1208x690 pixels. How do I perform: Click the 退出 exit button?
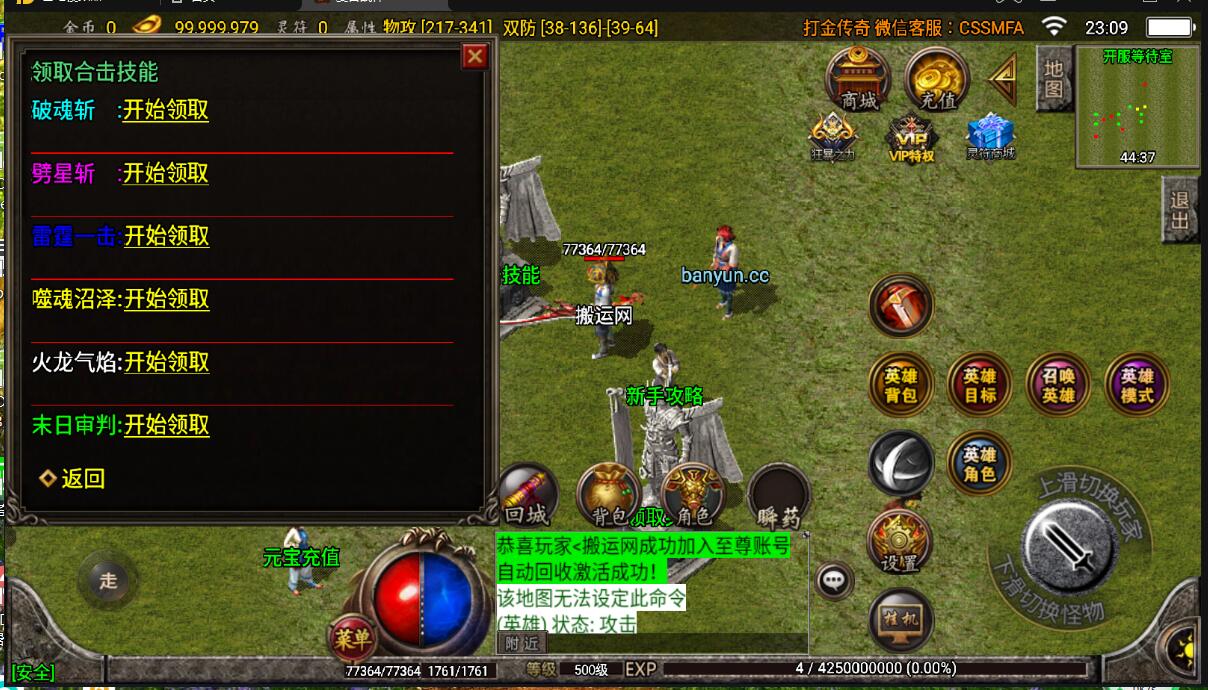click(x=1180, y=211)
